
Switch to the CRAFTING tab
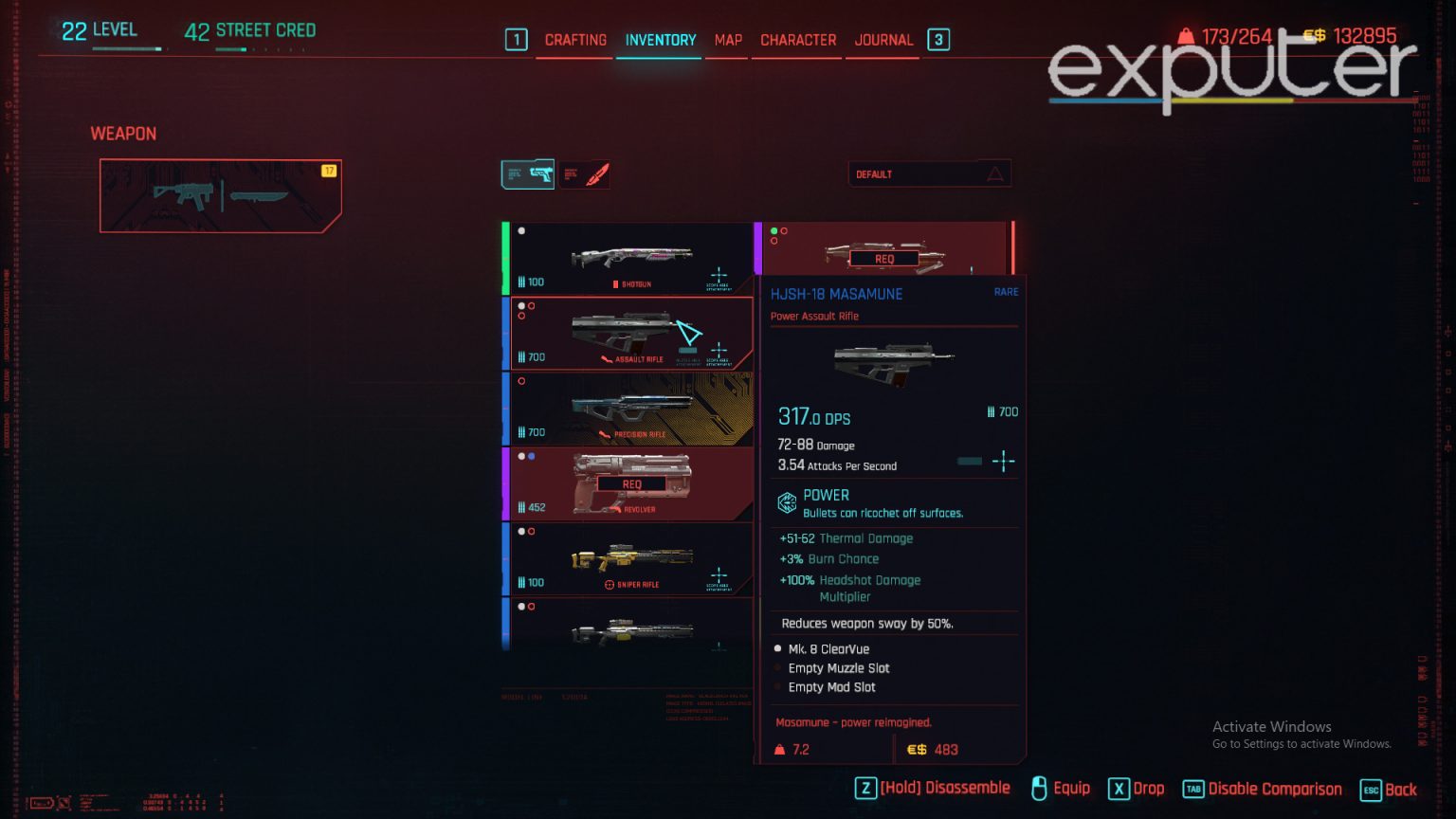pyautogui.click(x=574, y=40)
